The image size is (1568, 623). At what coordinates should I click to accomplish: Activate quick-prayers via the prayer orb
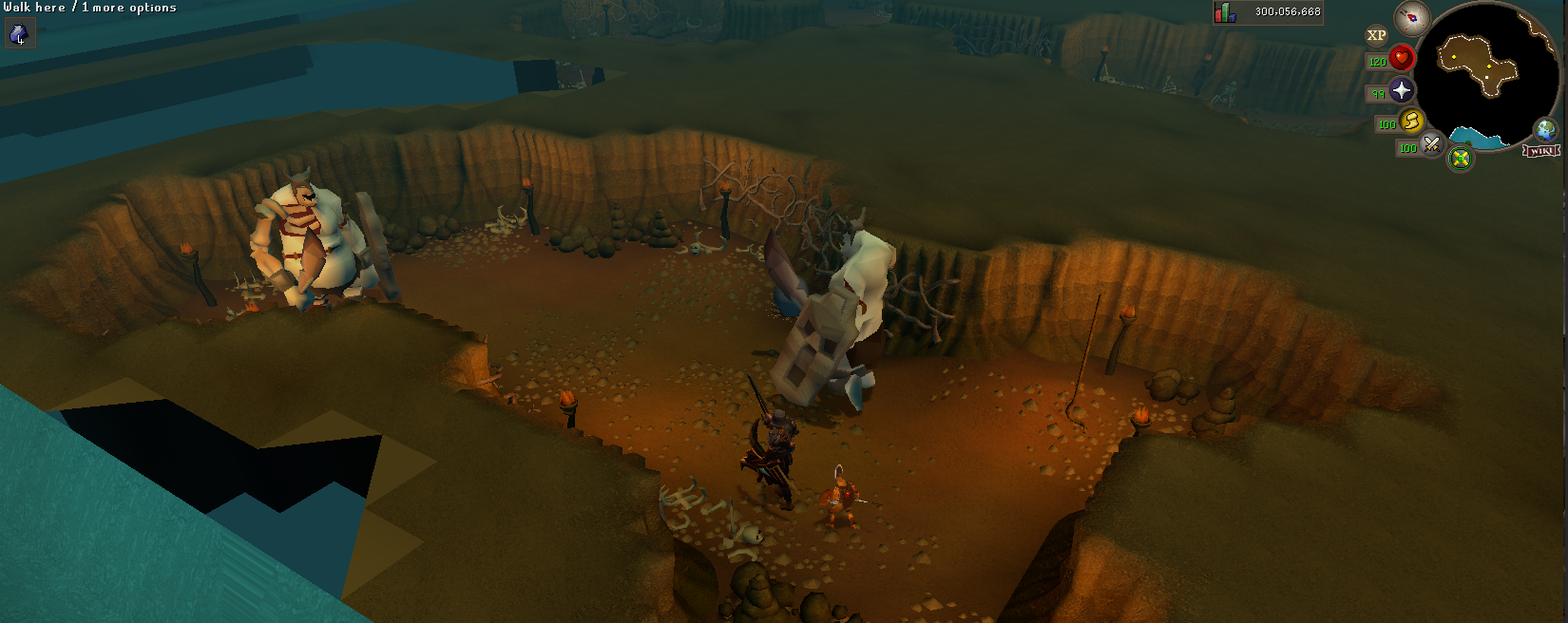point(1402,90)
